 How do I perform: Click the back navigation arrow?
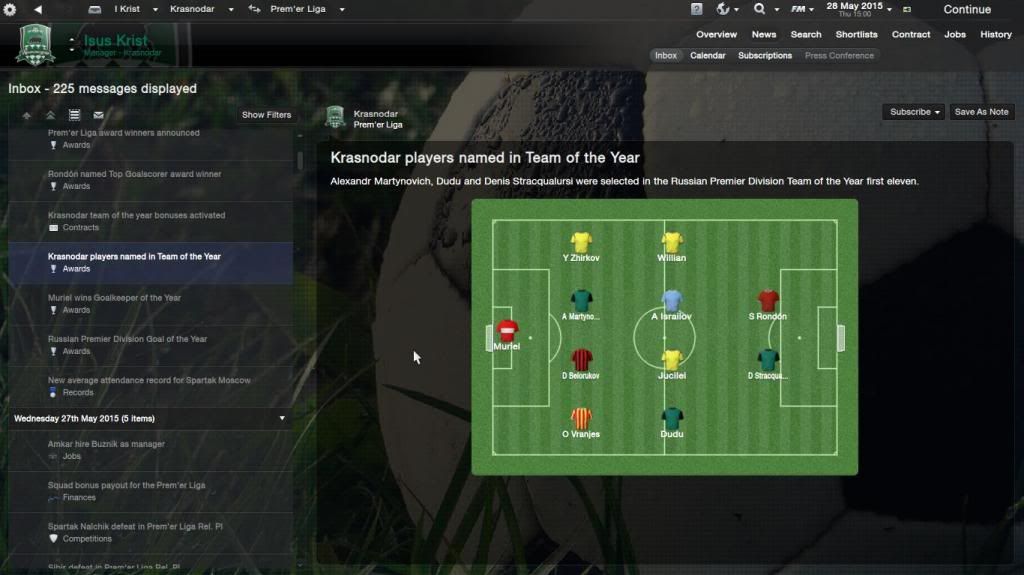[38, 9]
